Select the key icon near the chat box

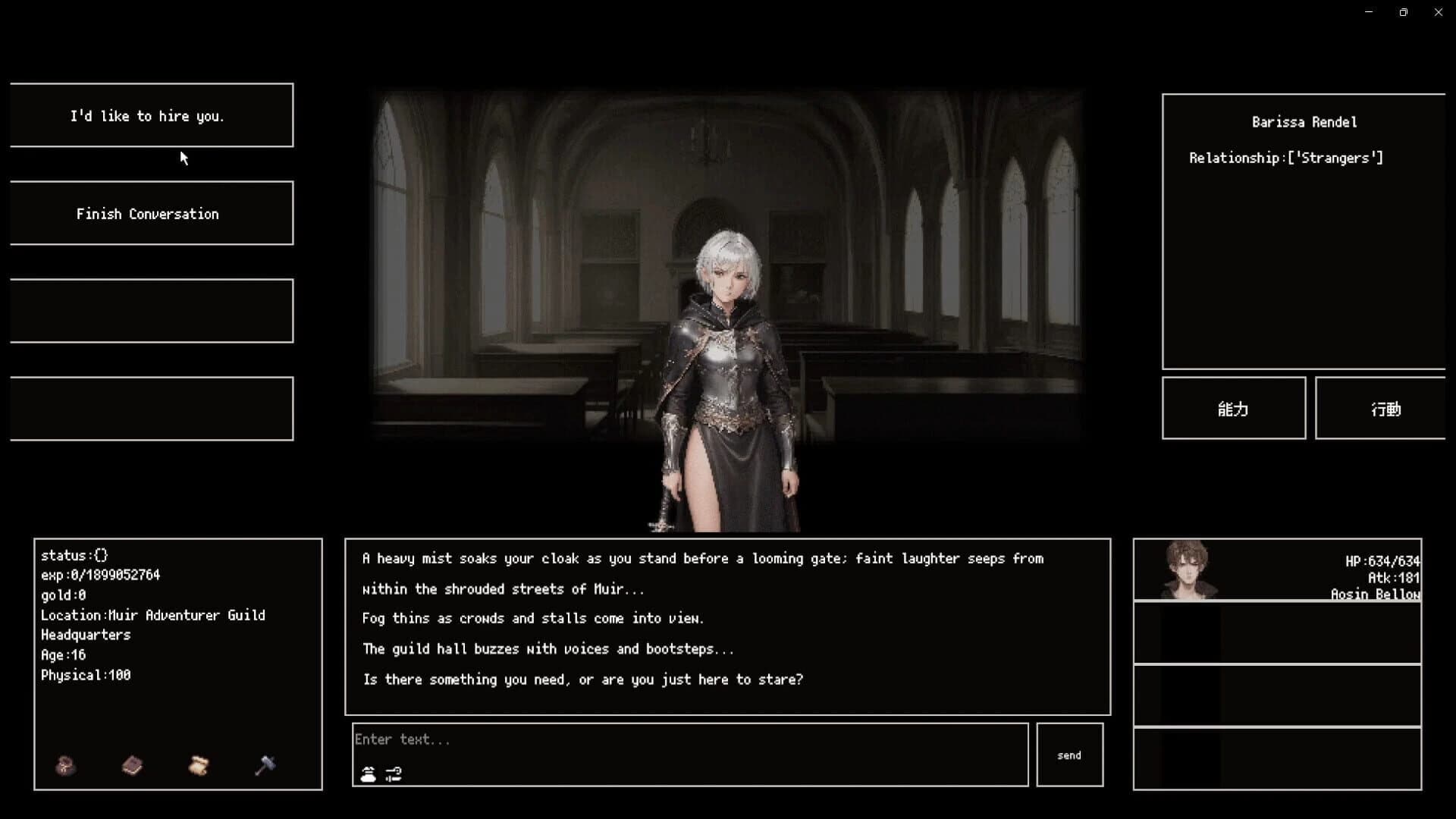tap(392, 774)
